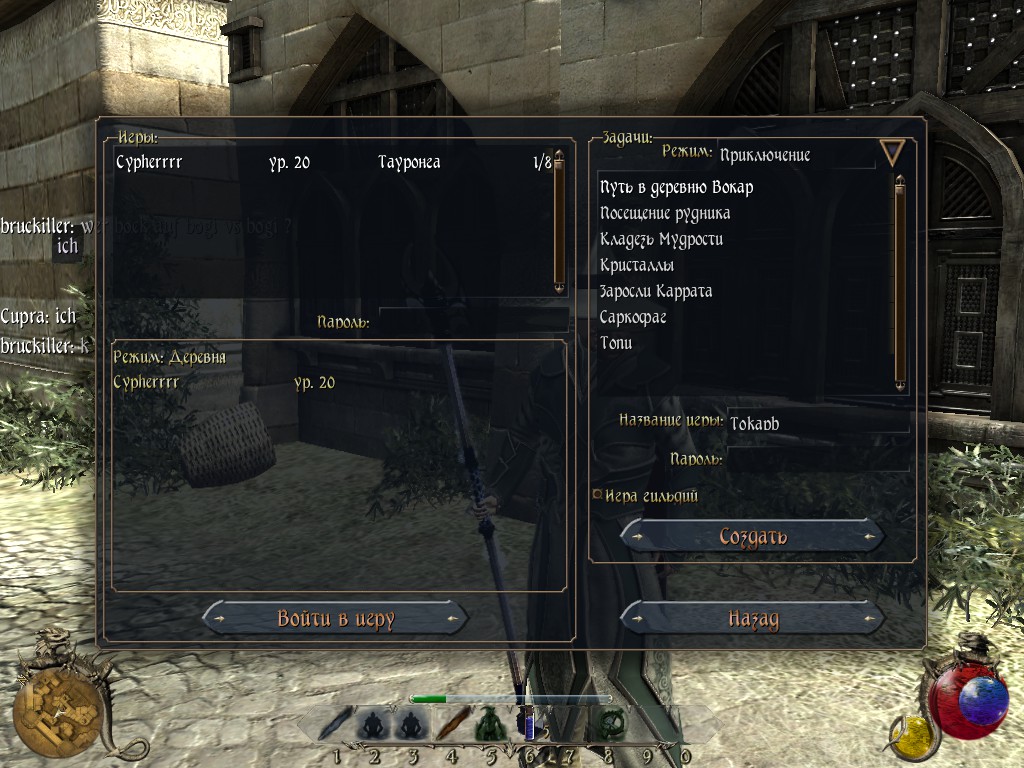This screenshot has width=1024, height=768.
Task: Select the dark blade in hotbar slot 1
Action: [x=336, y=722]
